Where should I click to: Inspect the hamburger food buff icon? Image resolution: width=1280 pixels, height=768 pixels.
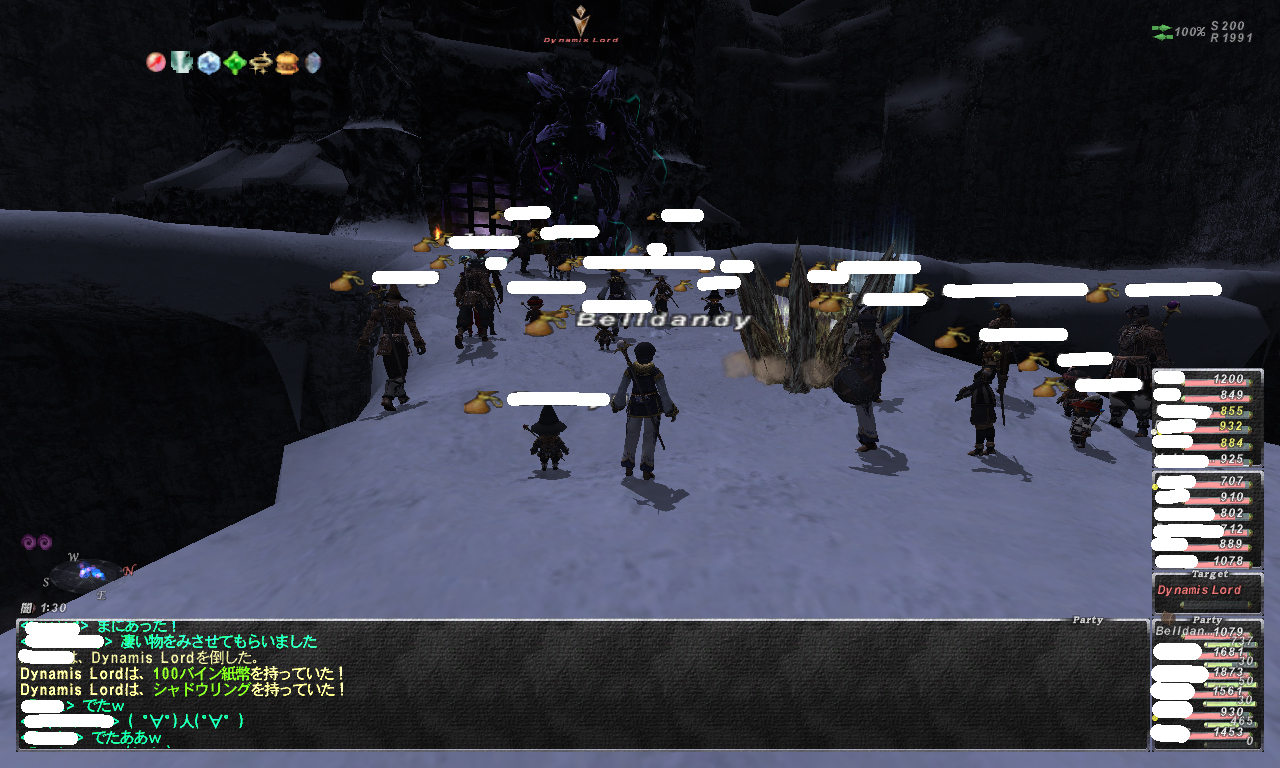tap(287, 63)
